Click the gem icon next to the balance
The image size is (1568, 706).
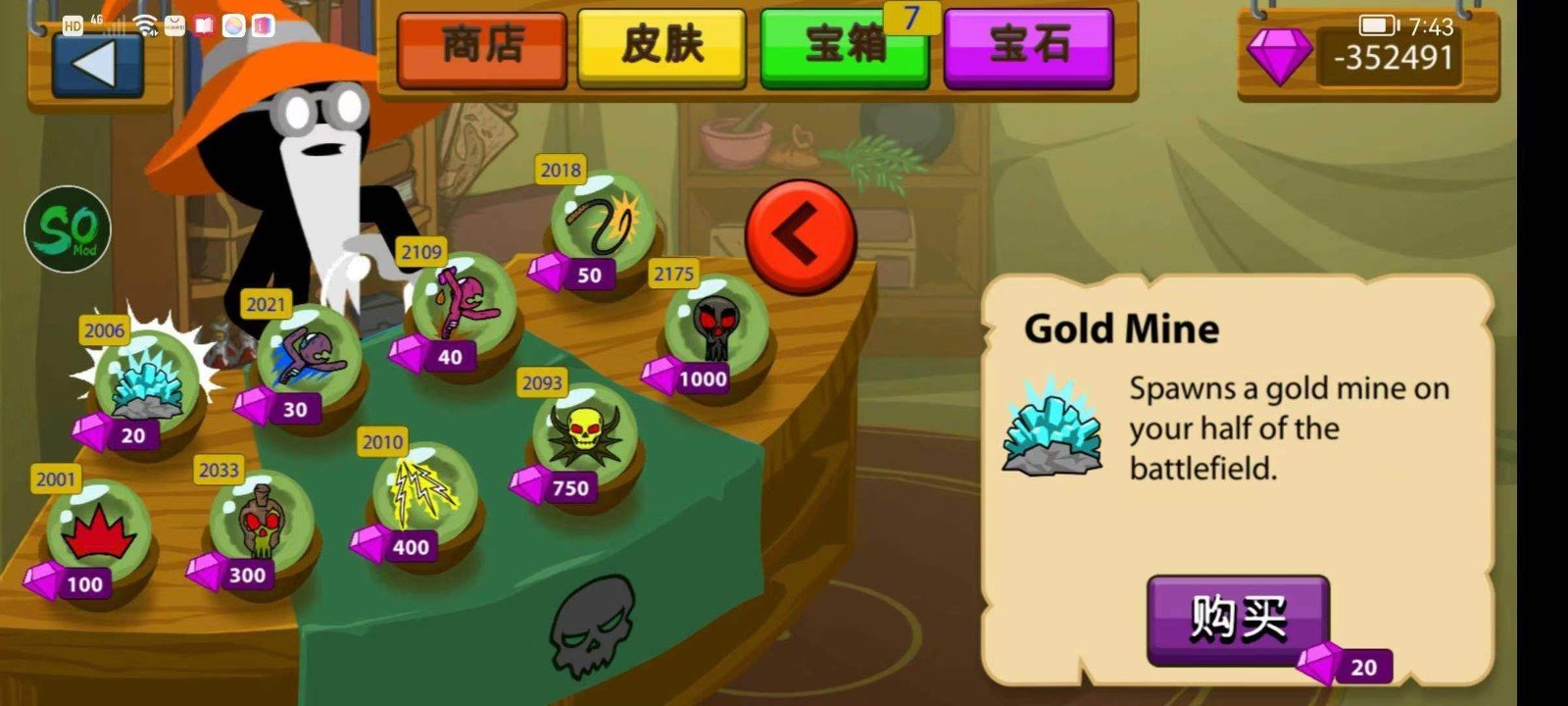1279,56
